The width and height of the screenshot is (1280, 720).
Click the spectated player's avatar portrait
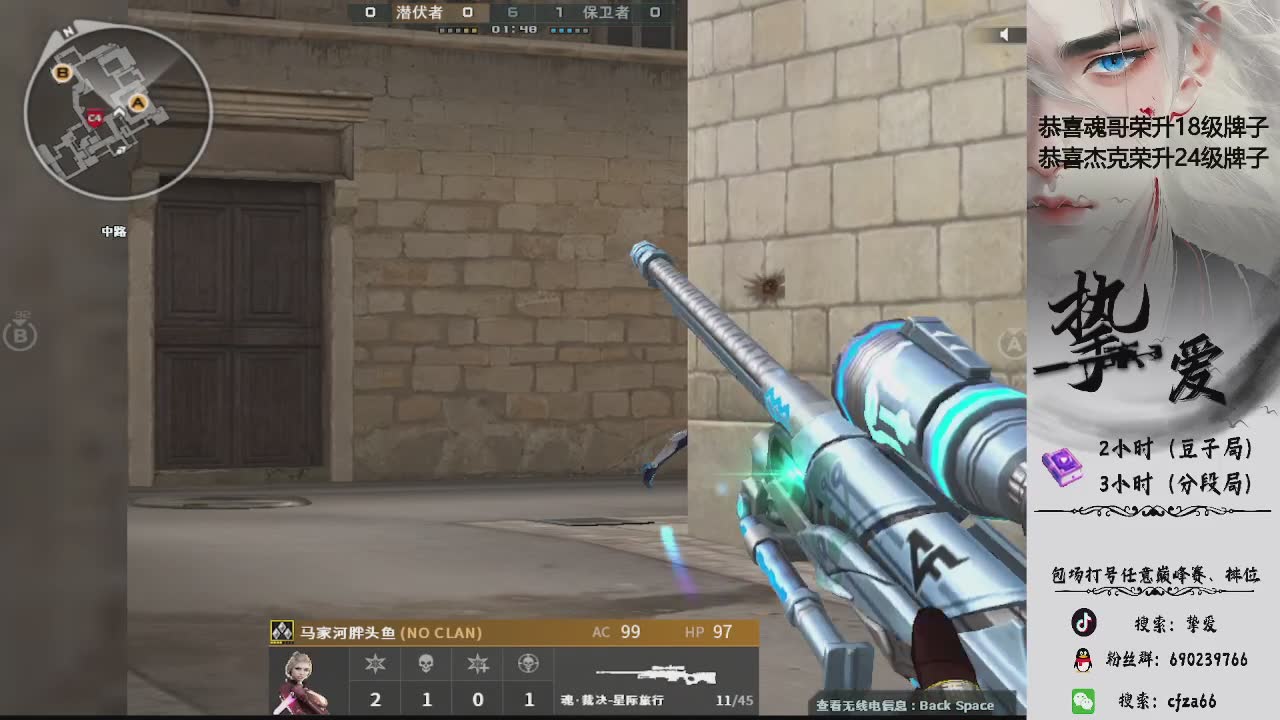299,681
